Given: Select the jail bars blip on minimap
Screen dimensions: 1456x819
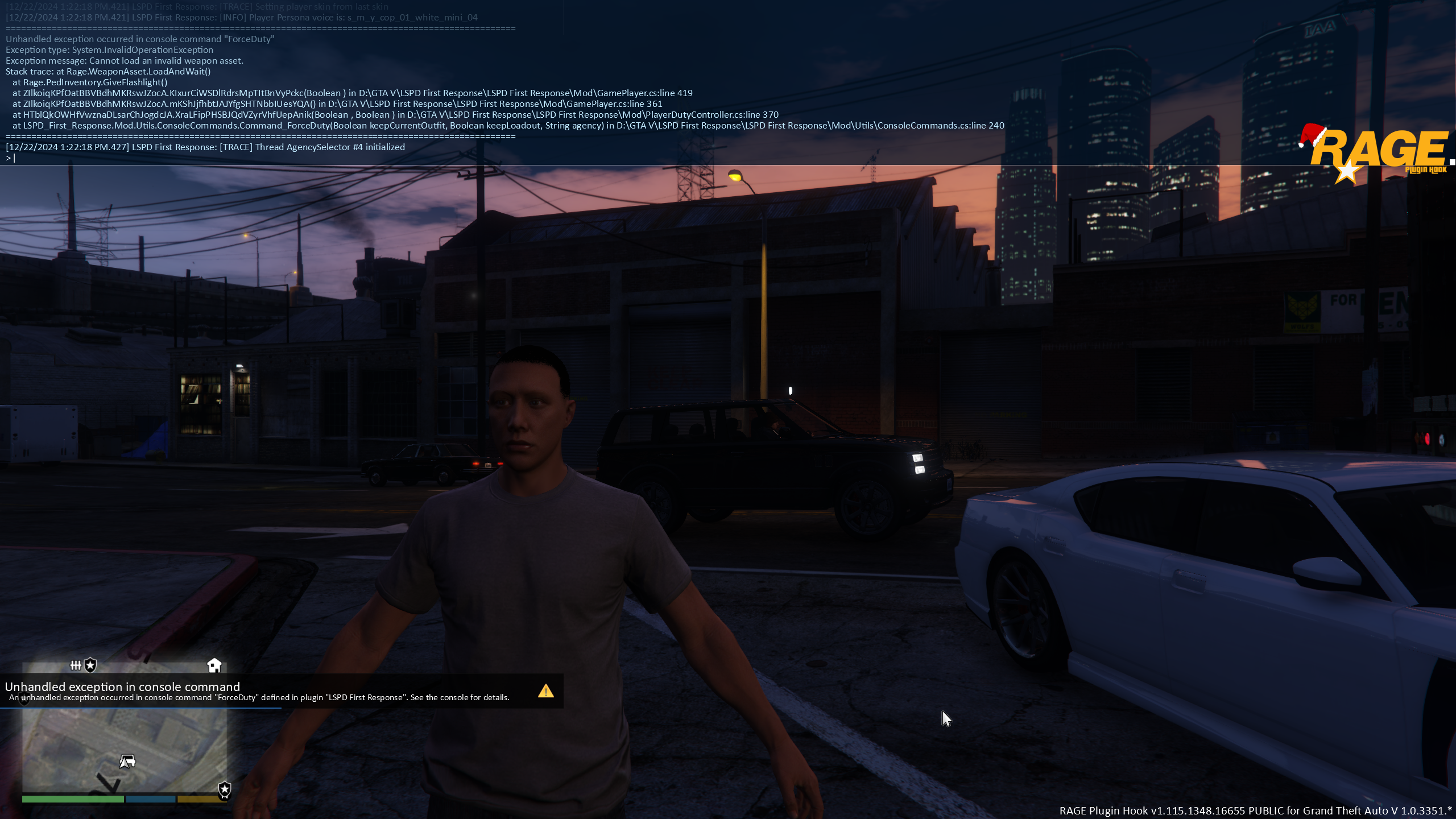Looking at the screenshot, I should click(x=76, y=665).
